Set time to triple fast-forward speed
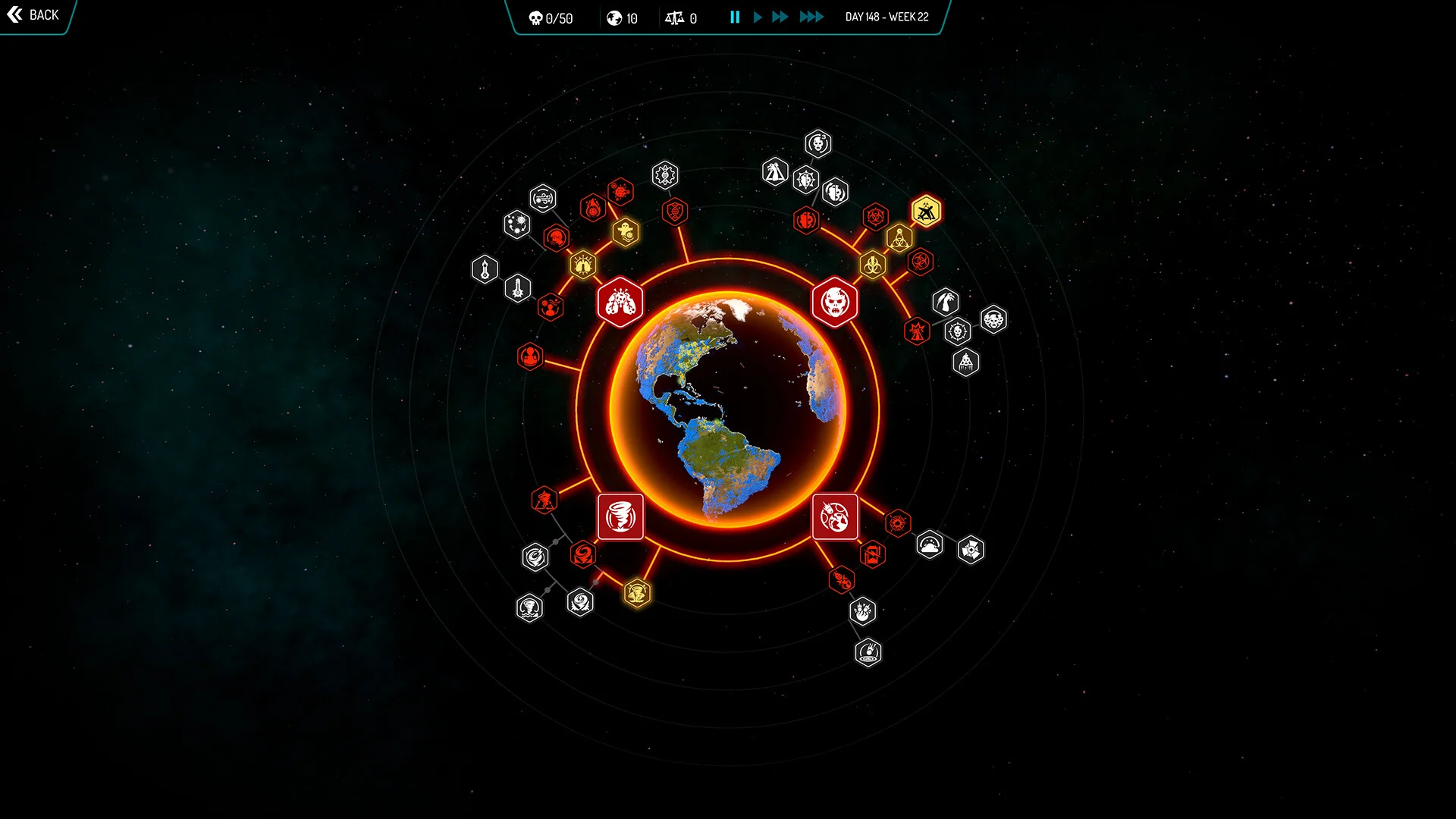The image size is (1456, 819). 811,17
